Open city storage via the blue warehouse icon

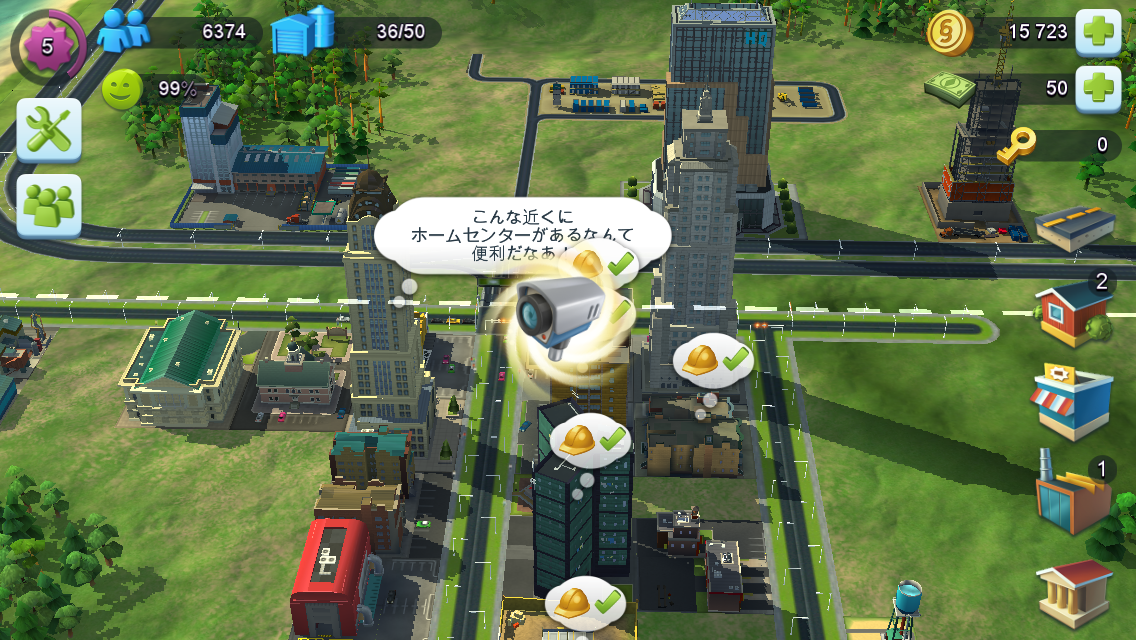[302, 32]
